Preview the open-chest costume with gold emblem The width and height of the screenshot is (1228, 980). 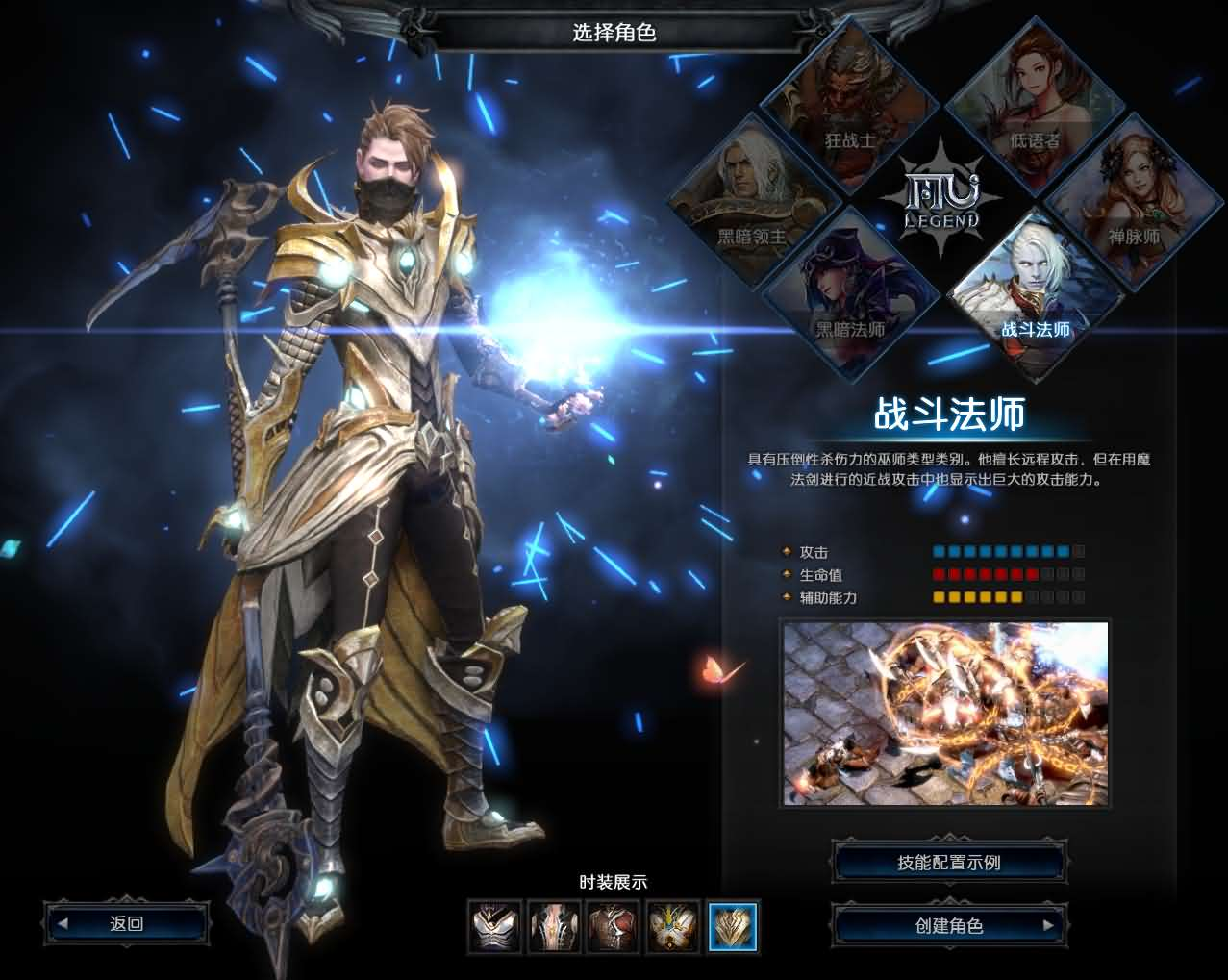555,927
